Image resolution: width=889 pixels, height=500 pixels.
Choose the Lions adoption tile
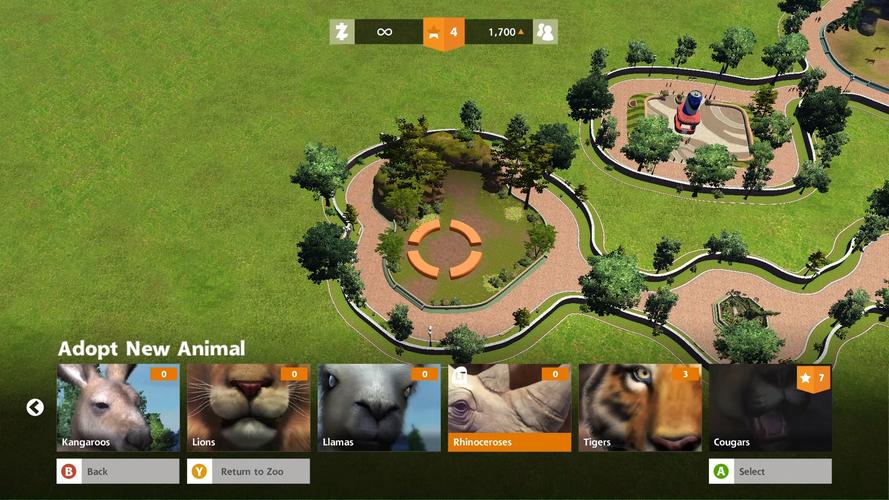tap(248, 407)
